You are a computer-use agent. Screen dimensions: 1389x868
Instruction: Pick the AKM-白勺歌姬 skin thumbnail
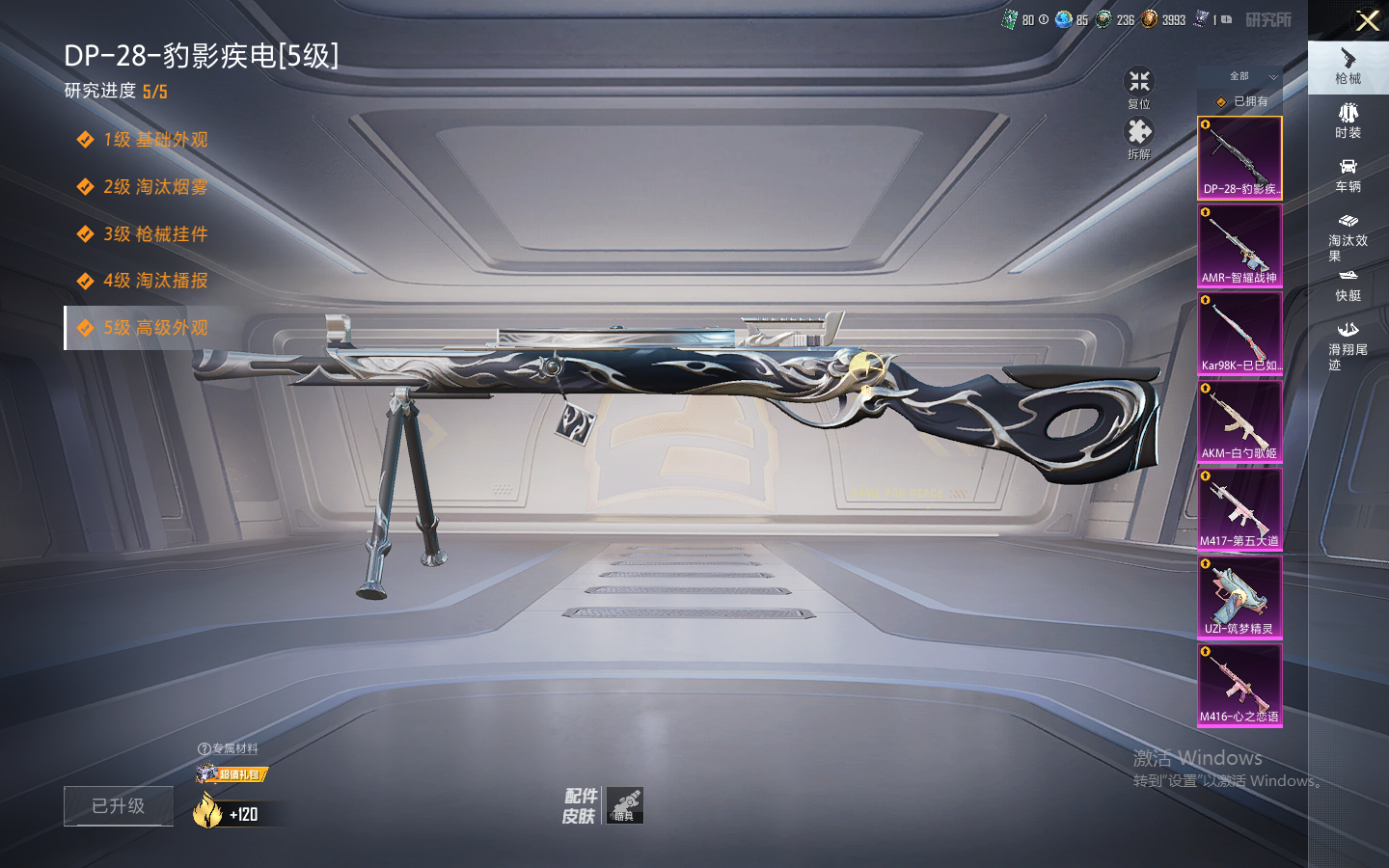[x=1239, y=421]
